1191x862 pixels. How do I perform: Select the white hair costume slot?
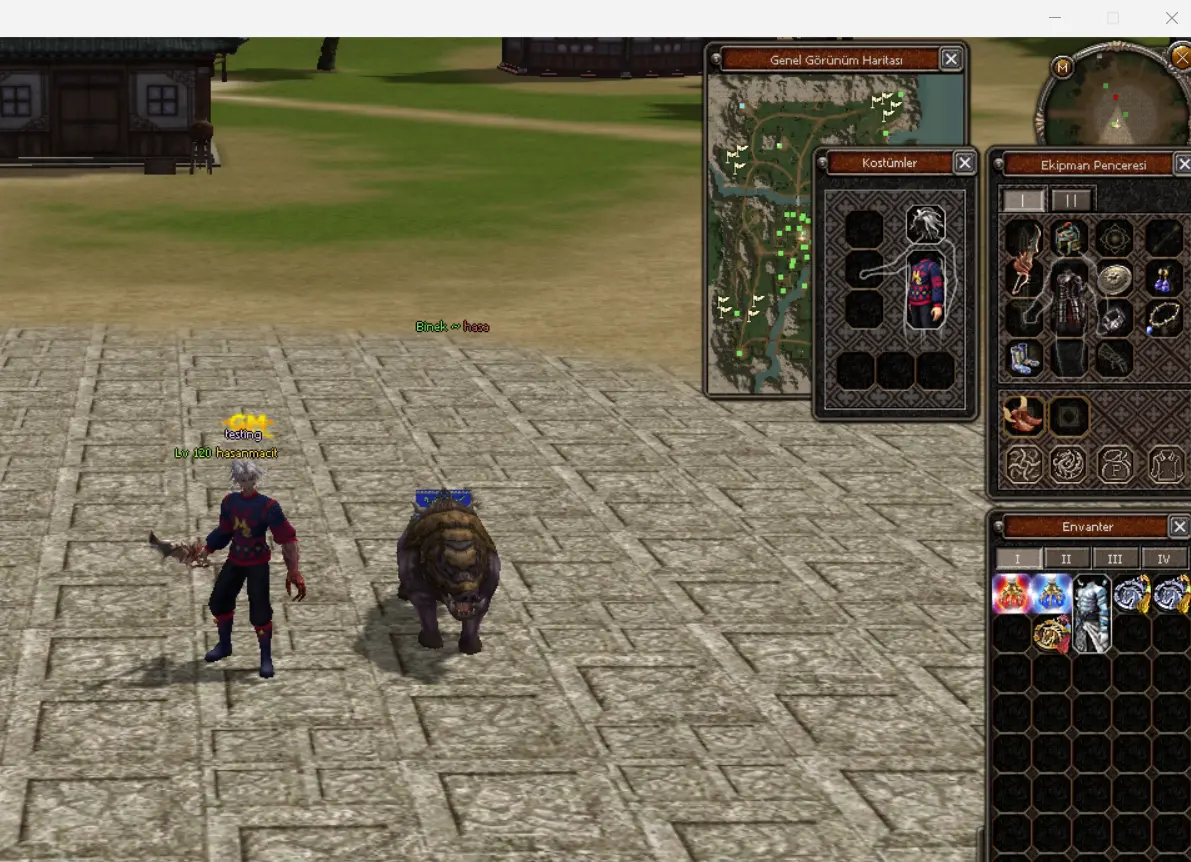click(926, 224)
